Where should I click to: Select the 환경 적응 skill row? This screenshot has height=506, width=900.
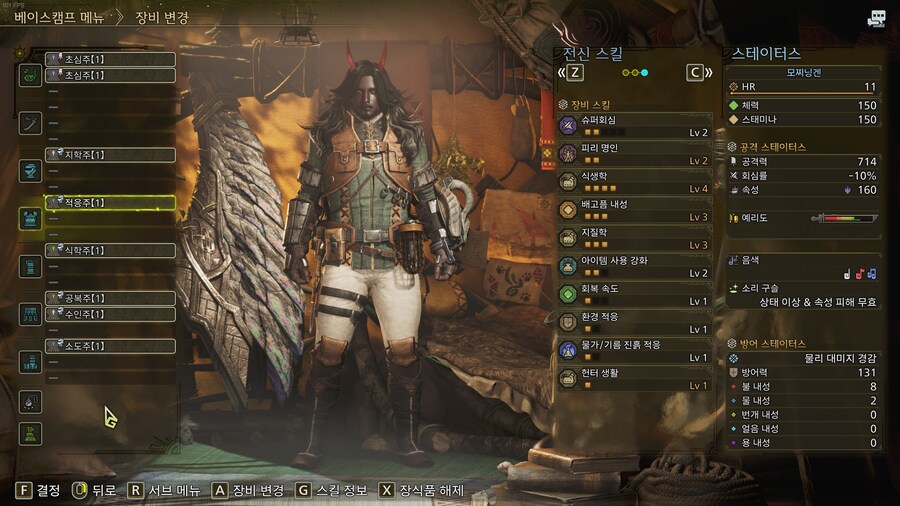637,322
